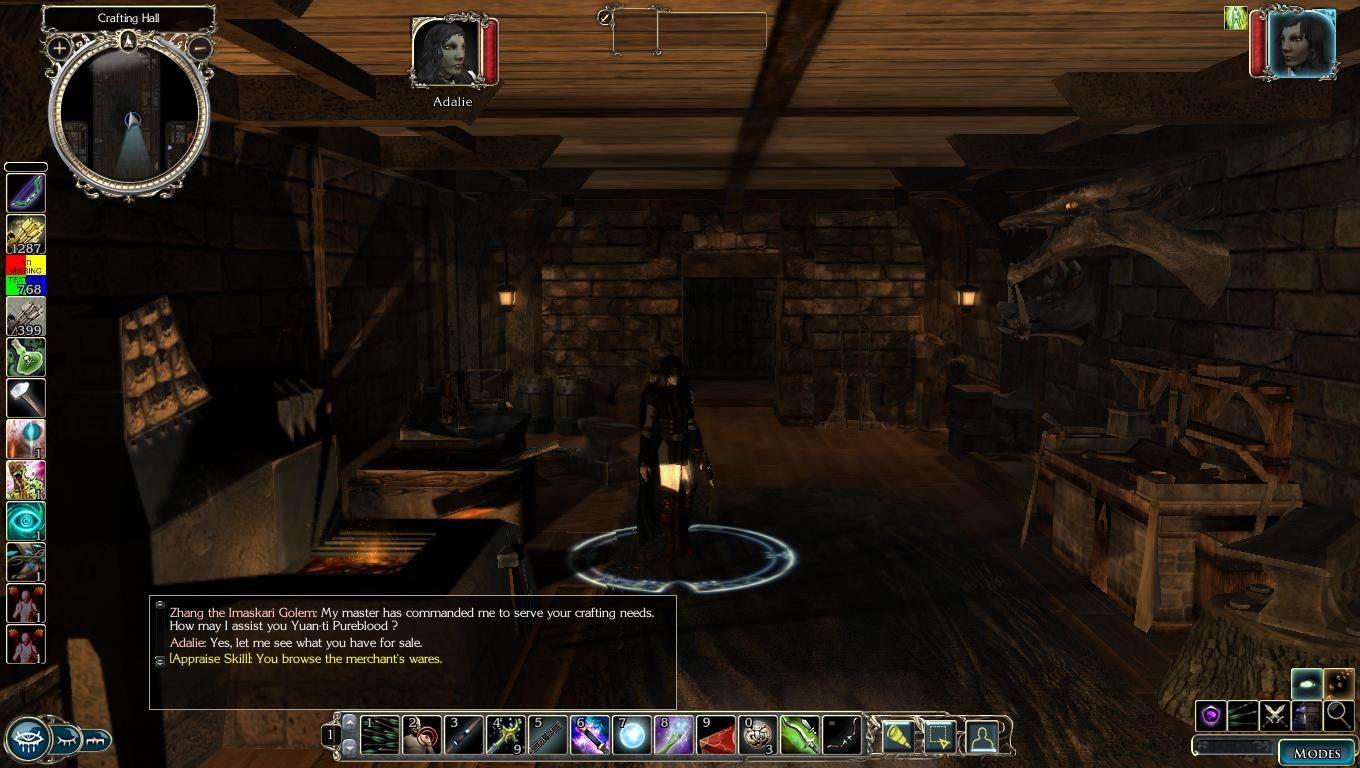
Task: Select Adalie's target portrait
Action: [x=447, y=53]
